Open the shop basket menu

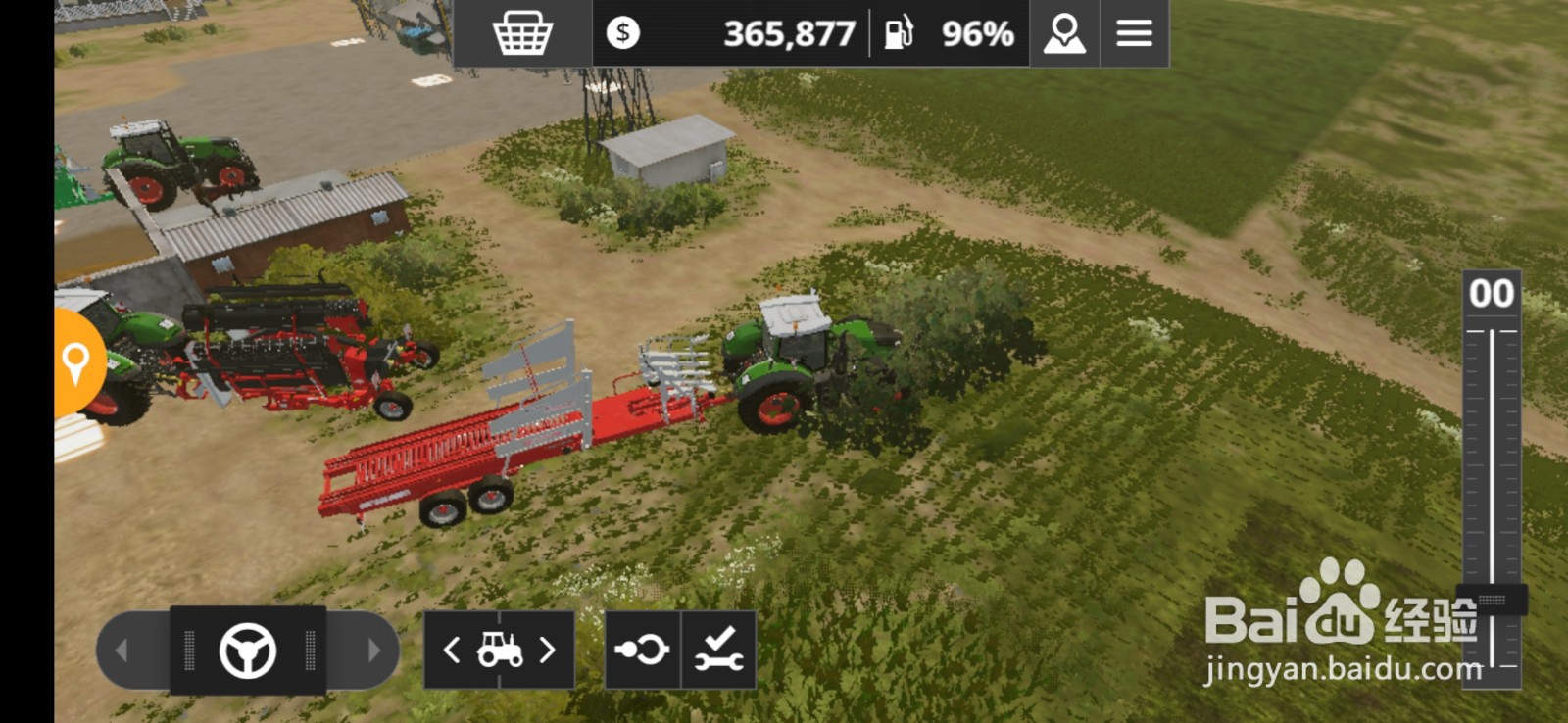[522, 34]
